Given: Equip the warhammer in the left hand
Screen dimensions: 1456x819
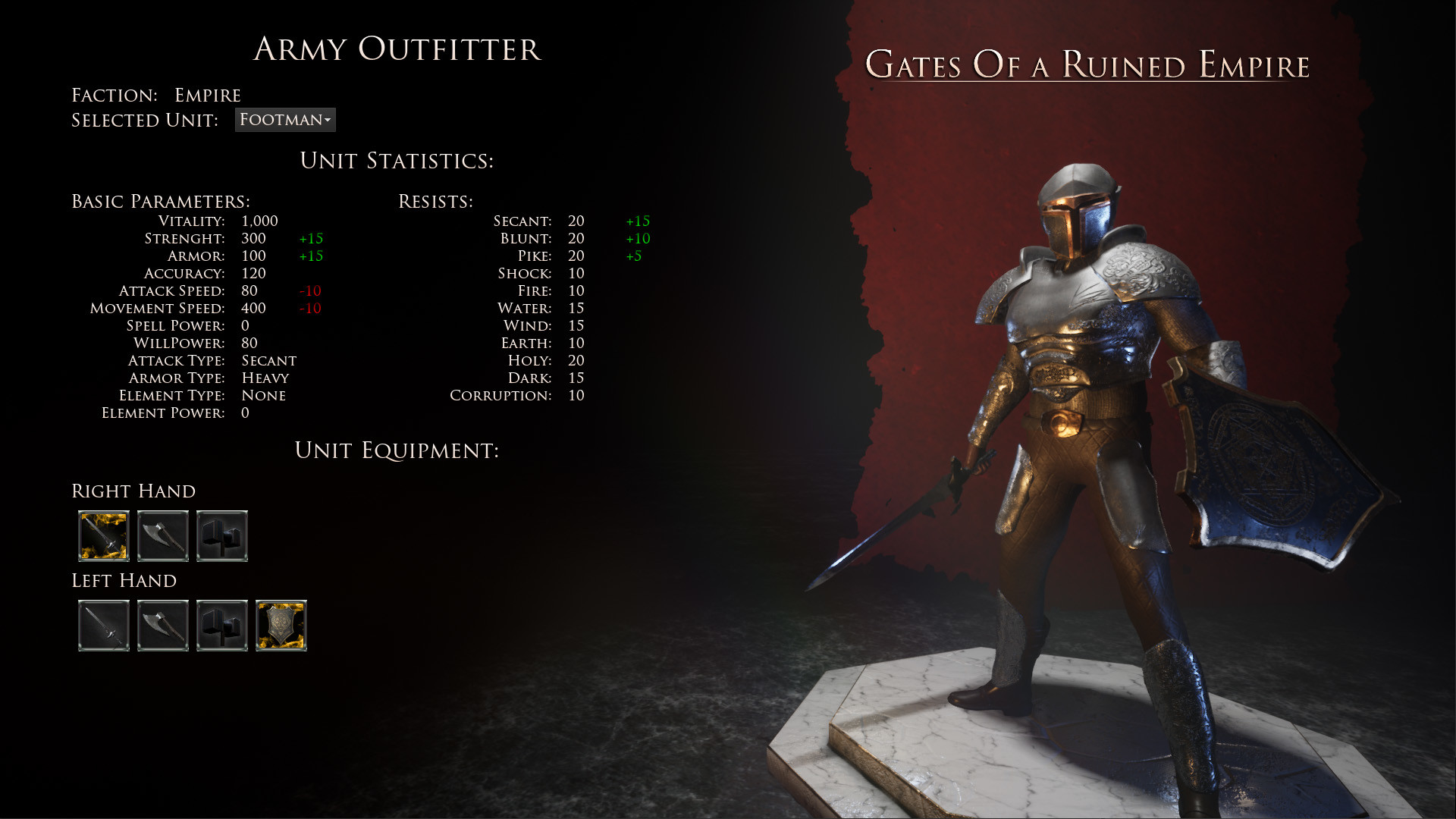Looking at the screenshot, I should 222,626.
